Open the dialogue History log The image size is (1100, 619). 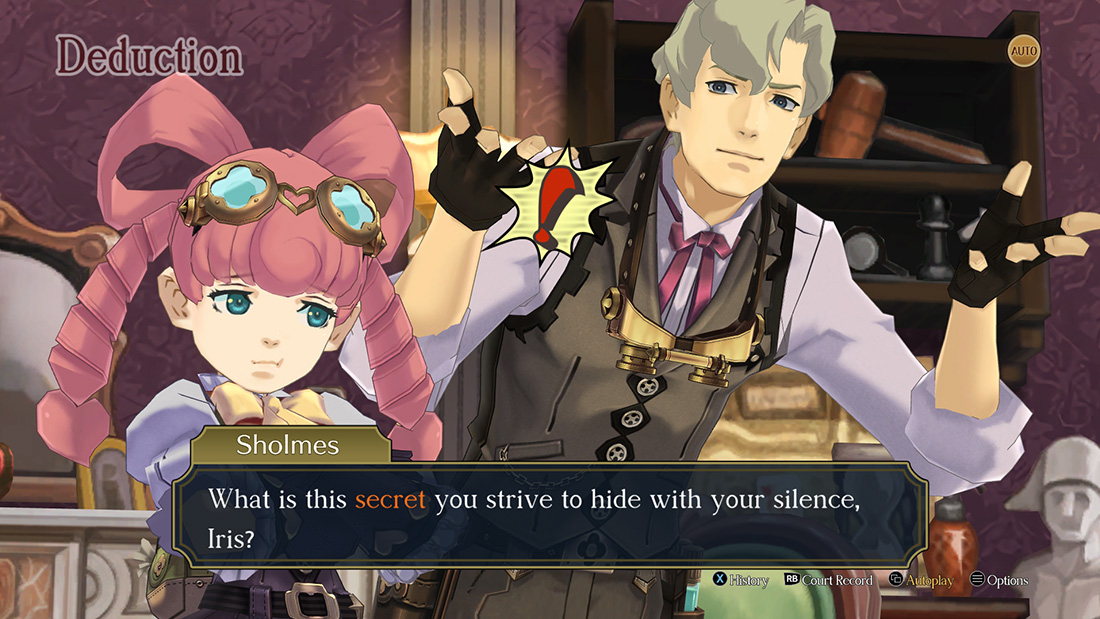[741, 580]
